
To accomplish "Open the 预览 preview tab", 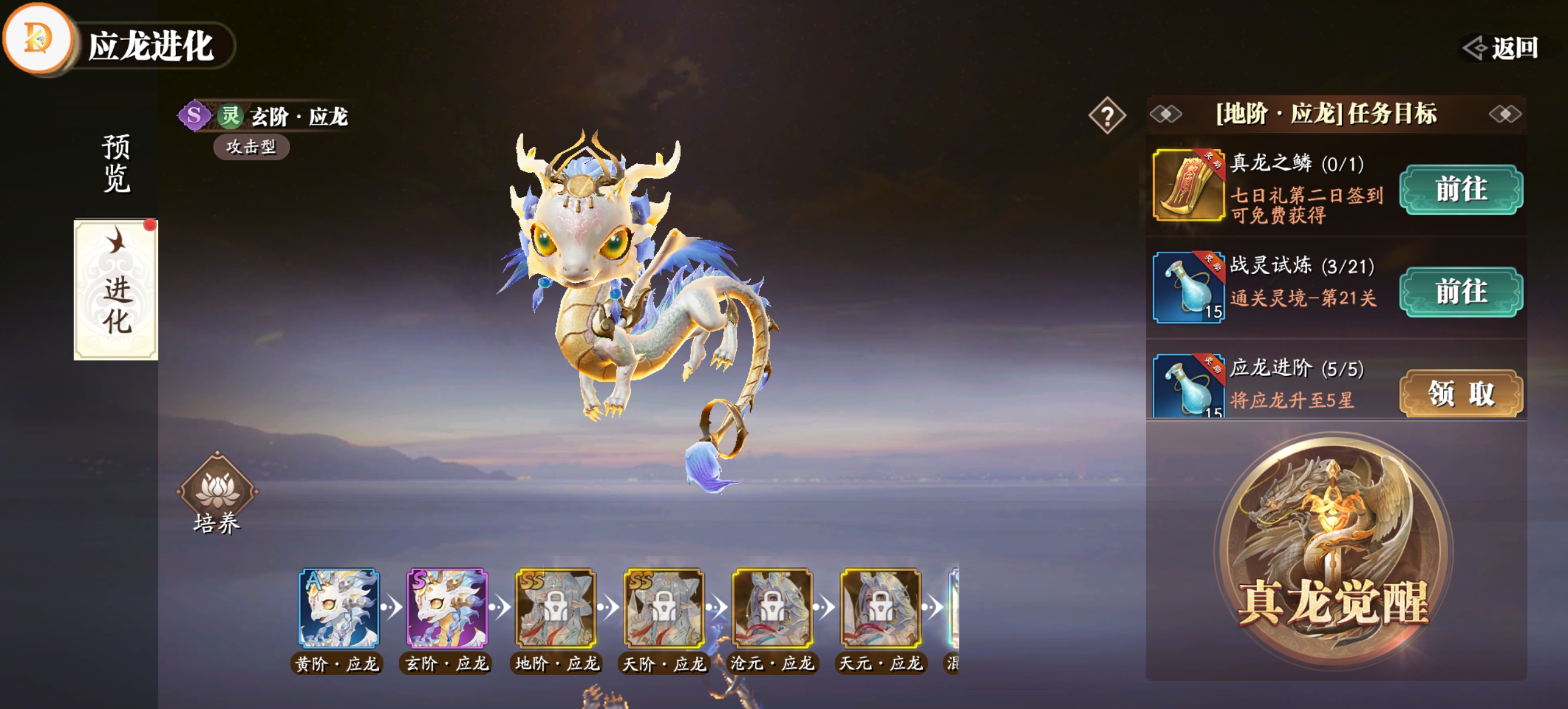I will 116,163.
